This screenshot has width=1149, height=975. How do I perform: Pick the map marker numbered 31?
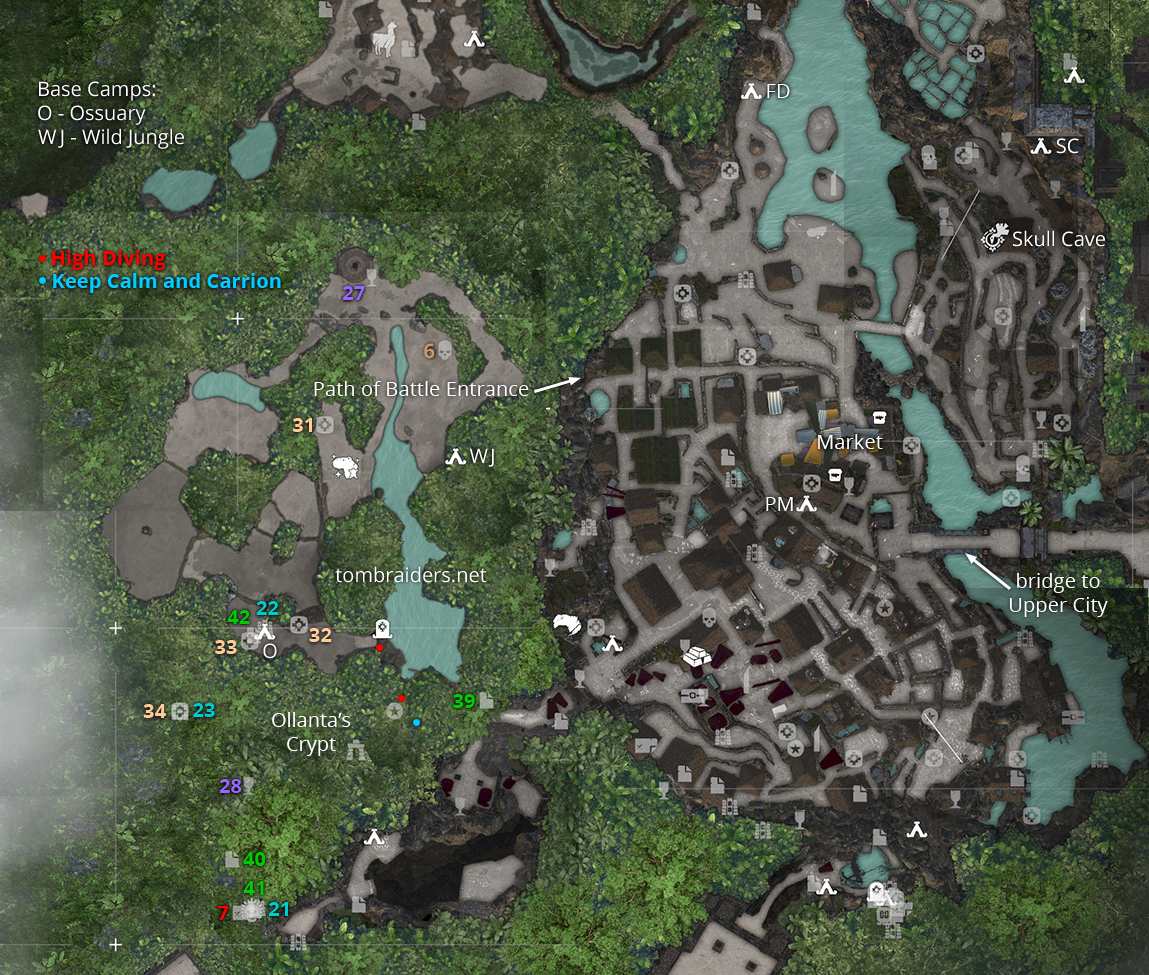click(x=325, y=425)
